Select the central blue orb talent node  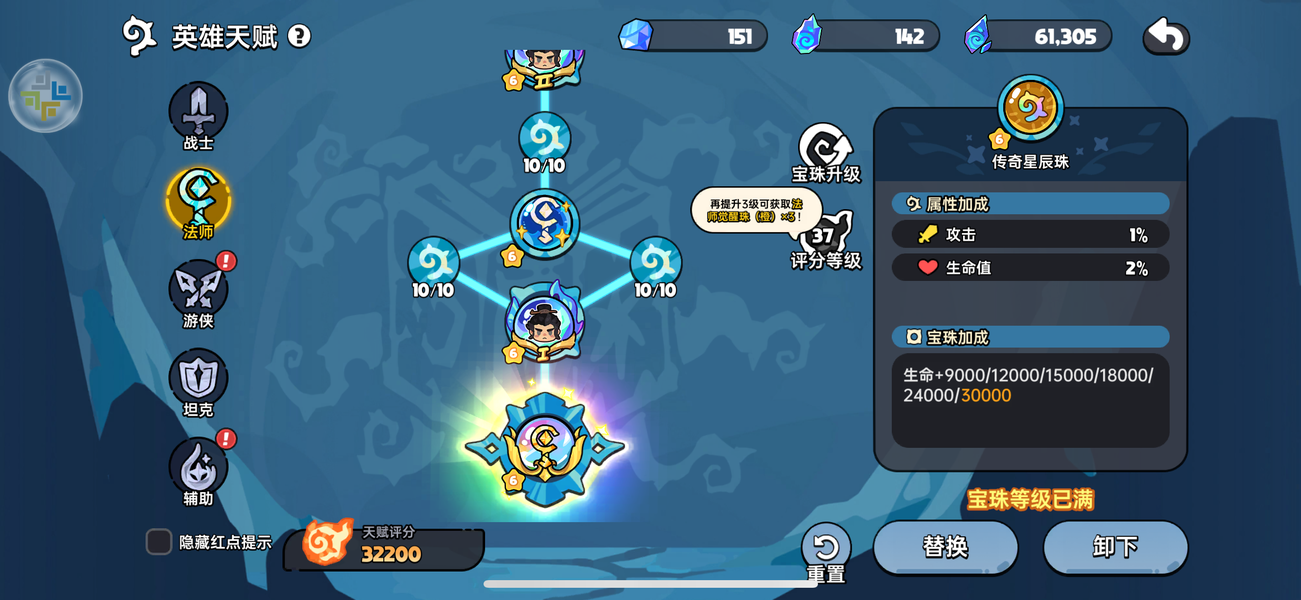coord(545,224)
